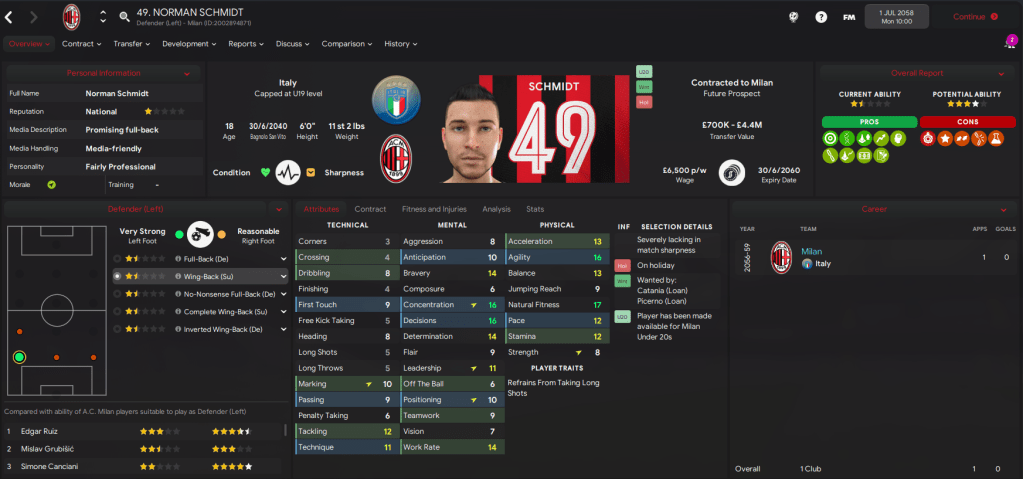The height and width of the screenshot is (479, 1023).
Task: Click the Milan team career link
Action: (810, 252)
